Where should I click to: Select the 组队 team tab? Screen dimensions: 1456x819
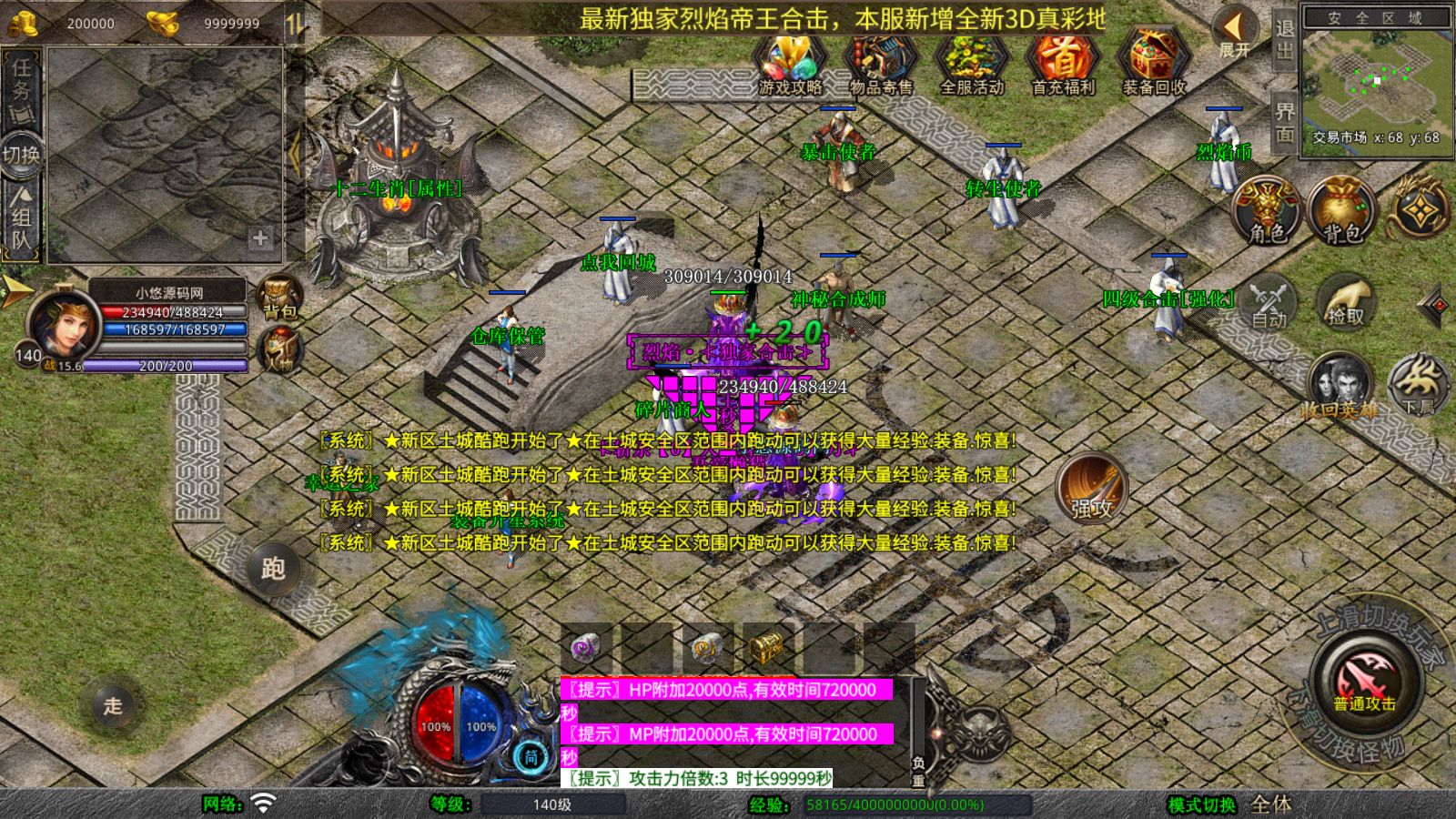click(x=20, y=216)
